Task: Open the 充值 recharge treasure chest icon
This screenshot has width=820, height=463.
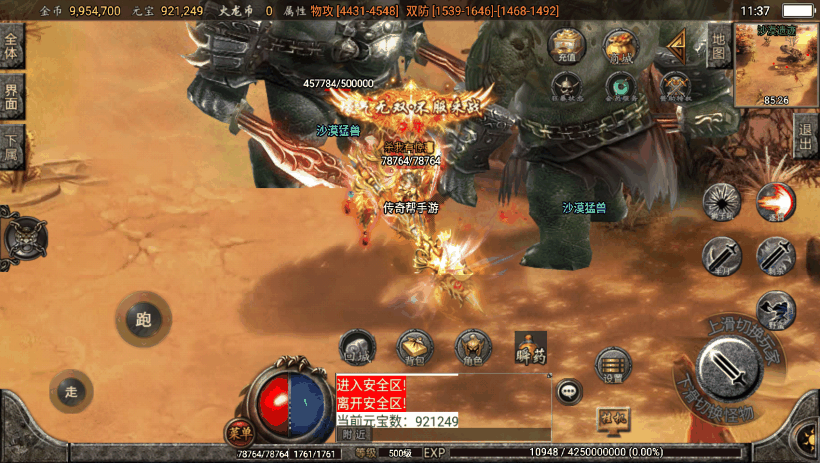Action: point(566,47)
